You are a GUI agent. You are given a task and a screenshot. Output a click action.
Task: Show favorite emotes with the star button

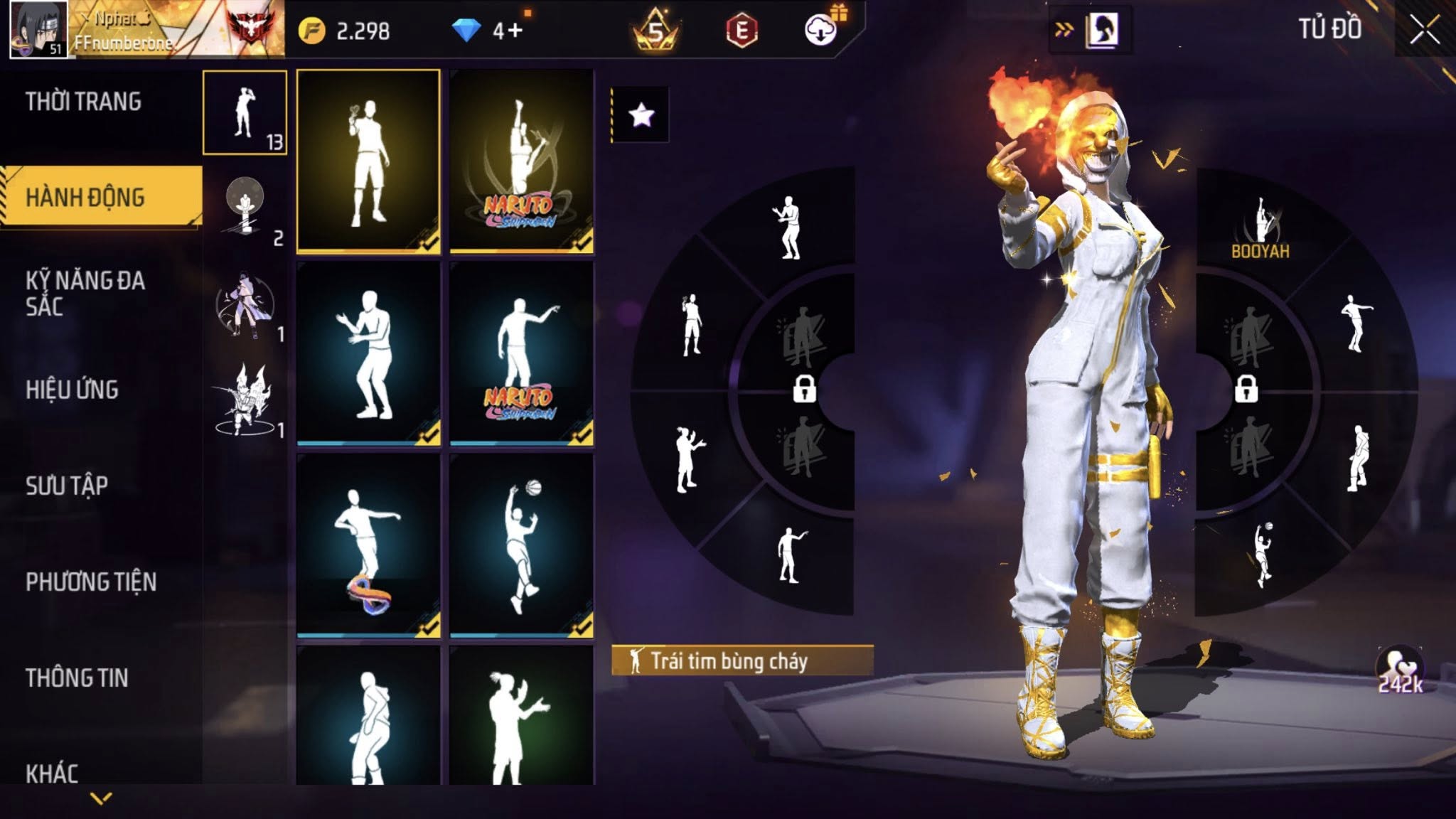click(x=641, y=114)
